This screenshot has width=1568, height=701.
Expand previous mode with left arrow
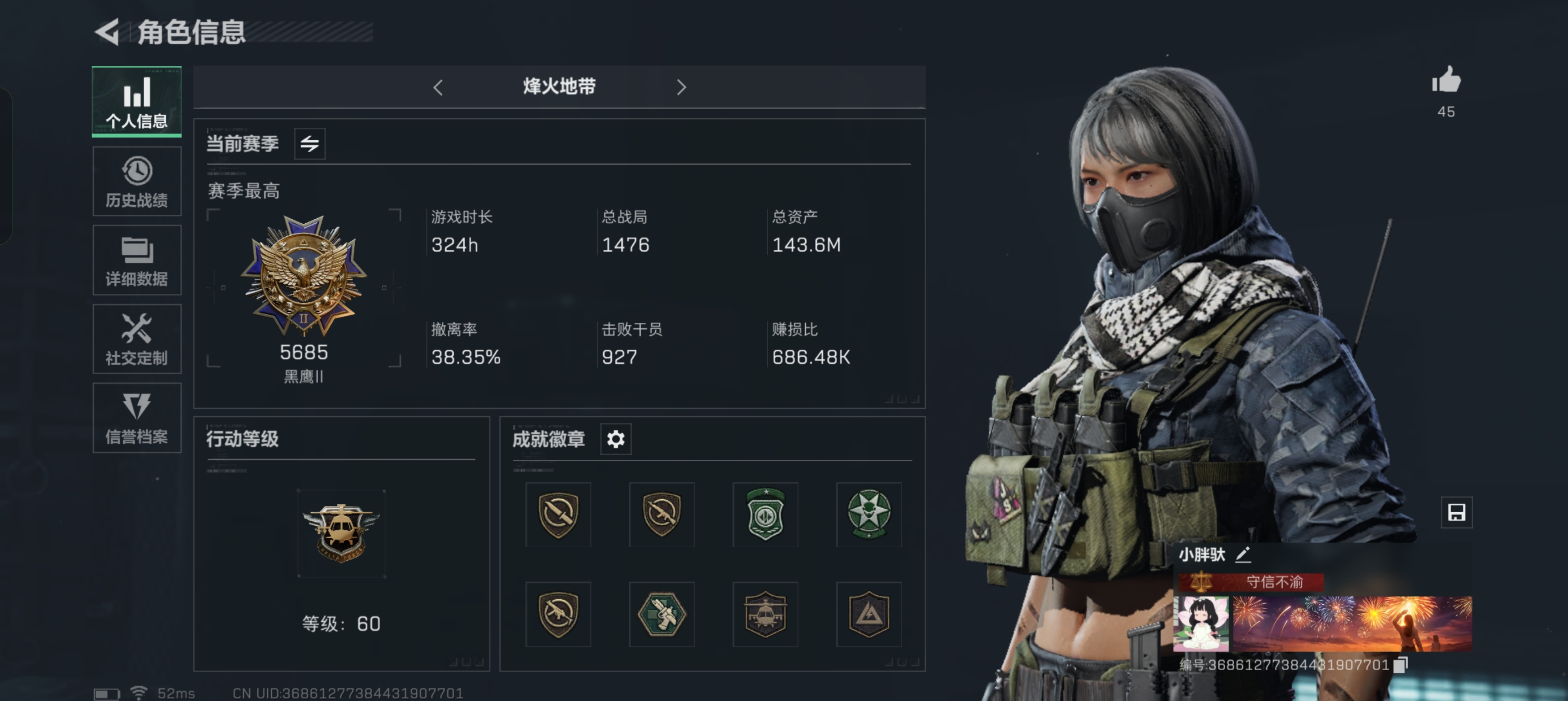(438, 87)
